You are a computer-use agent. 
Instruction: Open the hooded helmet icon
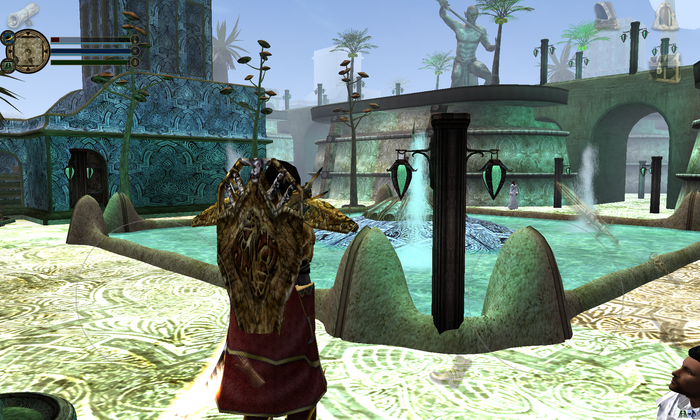click(605, 13)
